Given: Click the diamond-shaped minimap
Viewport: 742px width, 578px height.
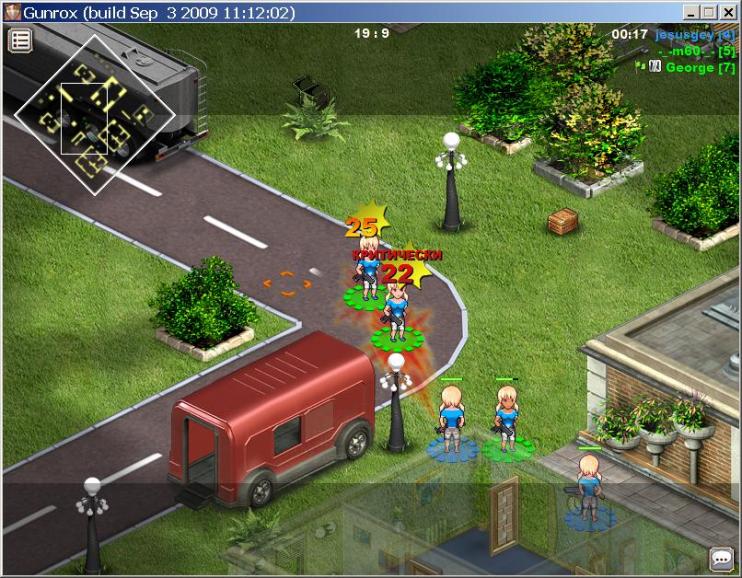Looking at the screenshot, I should pos(94,115).
